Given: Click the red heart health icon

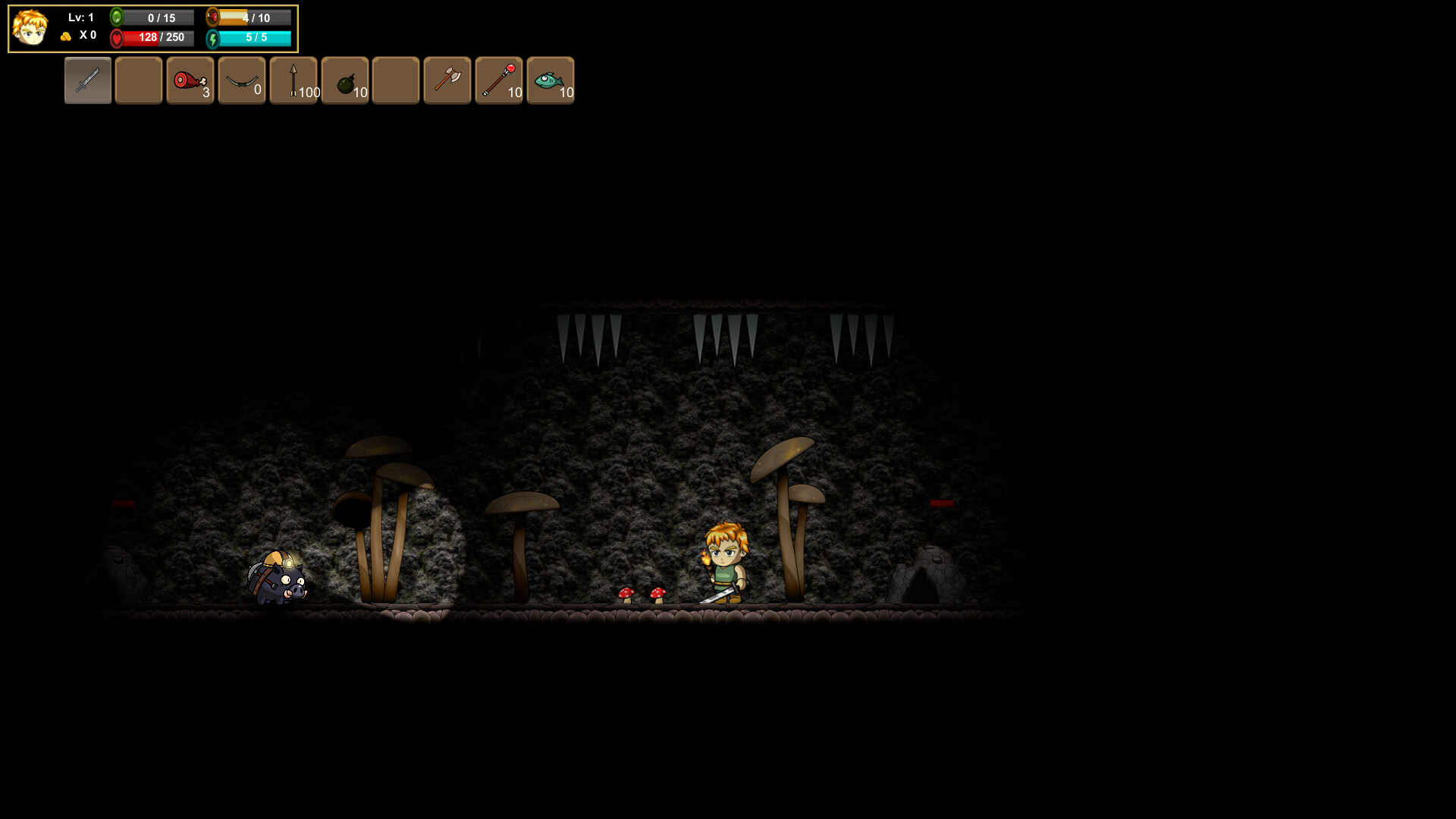Looking at the screenshot, I should click(x=116, y=37).
